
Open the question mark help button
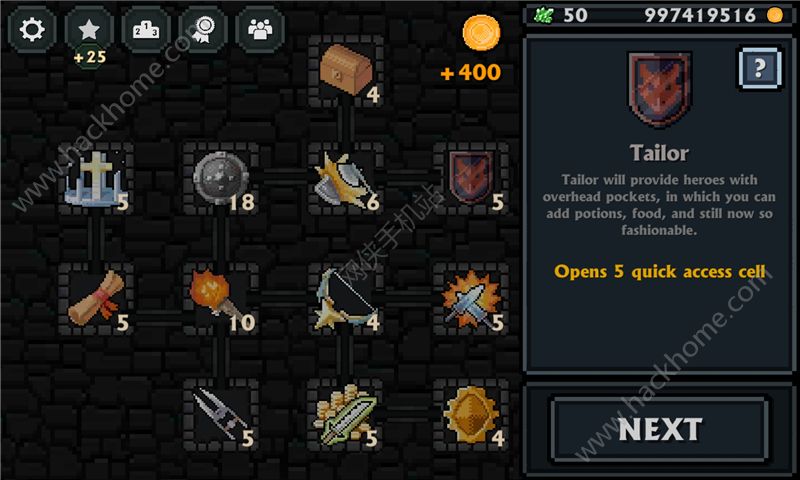[760, 68]
